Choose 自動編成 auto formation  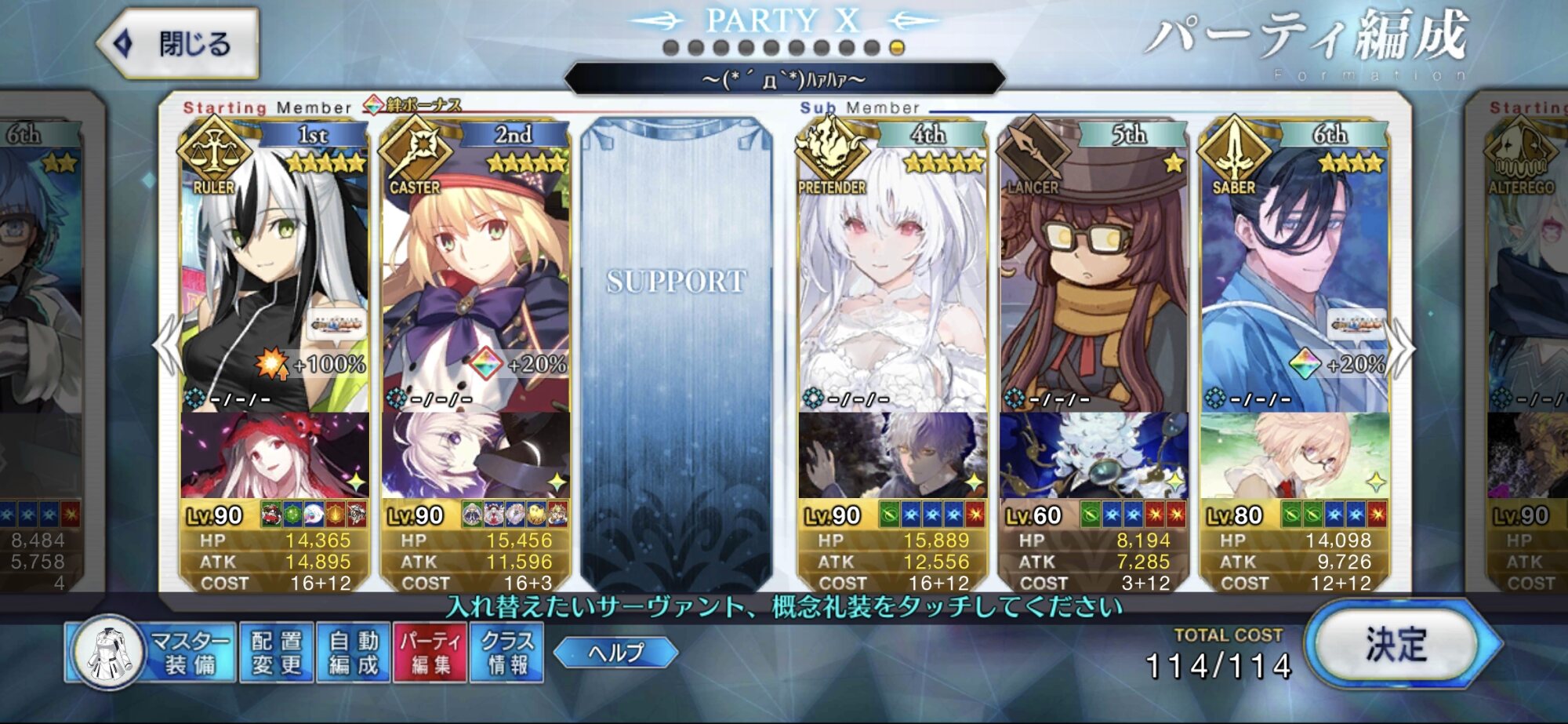coord(354,653)
